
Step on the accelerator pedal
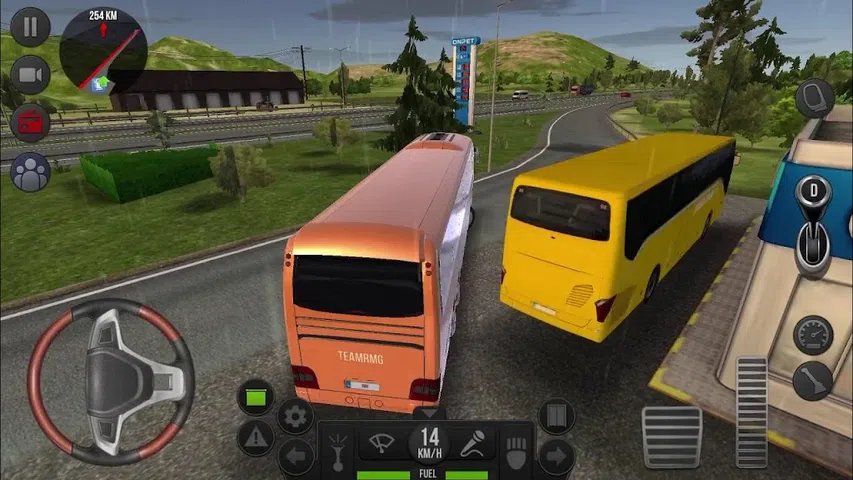point(751,410)
